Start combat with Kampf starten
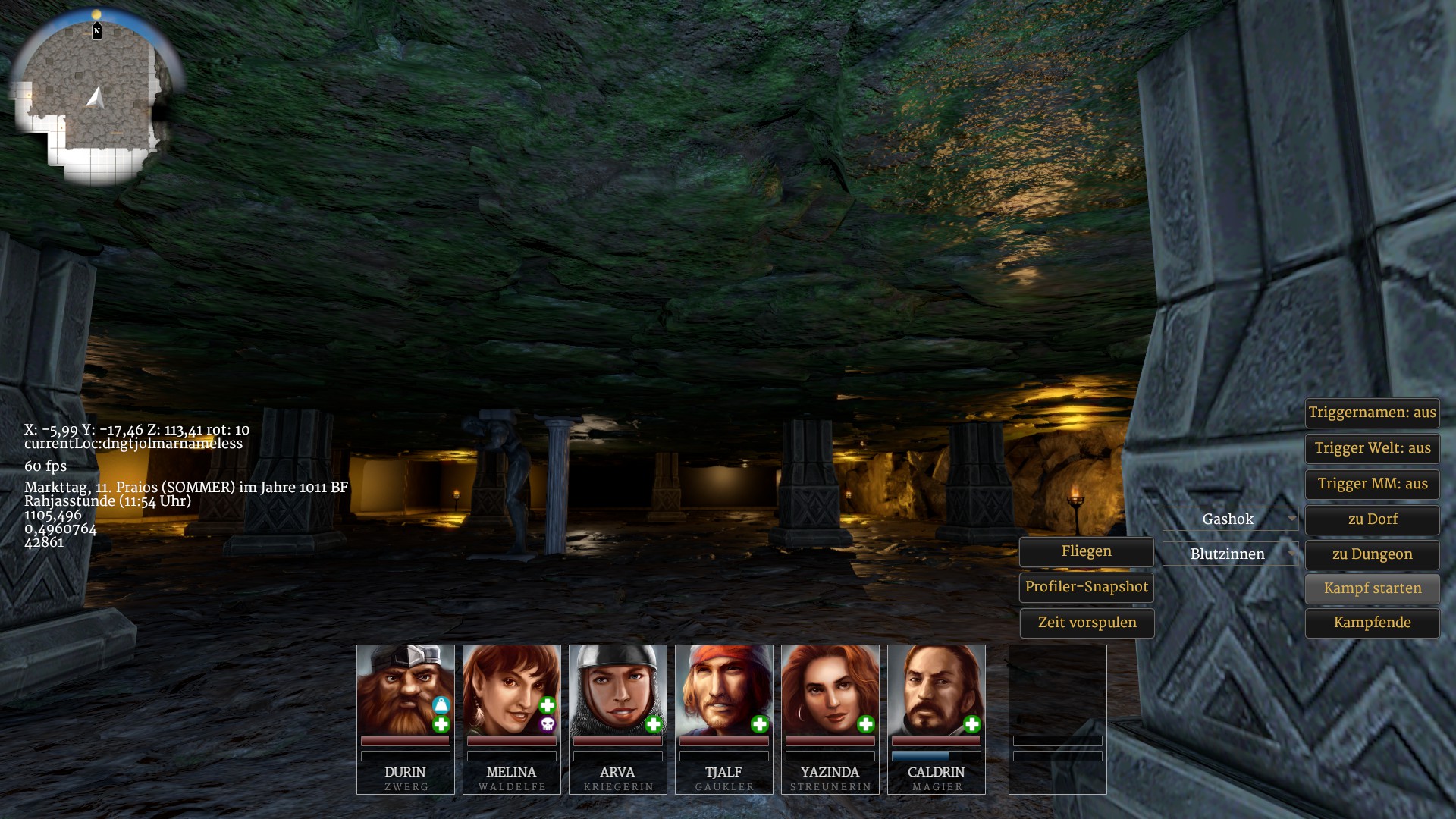Image resolution: width=1456 pixels, height=819 pixels. tap(1372, 588)
